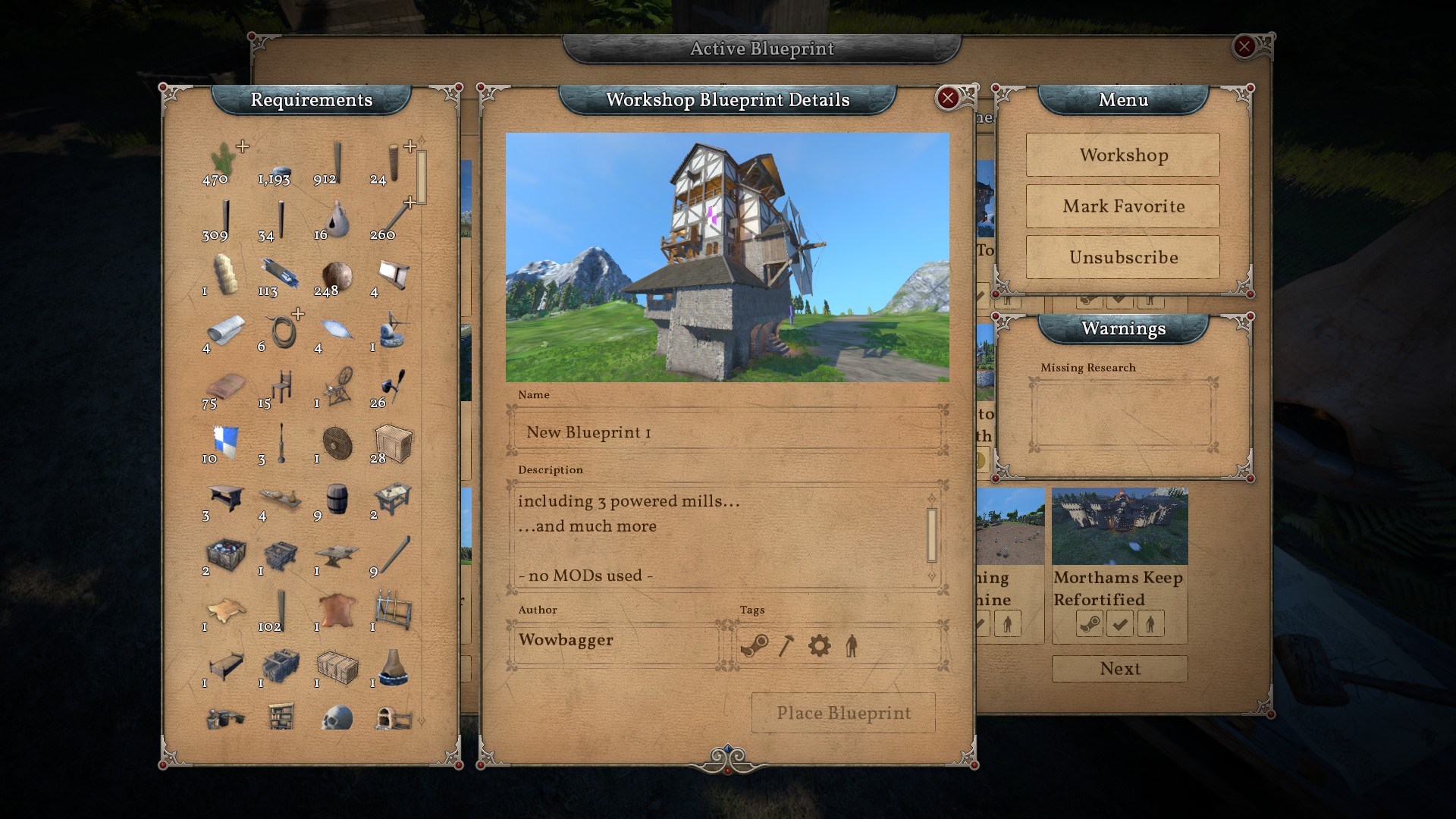Select the coiled rope requirement item
The height and width of the screenshot is (819, 1456).
tap(282, 331)
